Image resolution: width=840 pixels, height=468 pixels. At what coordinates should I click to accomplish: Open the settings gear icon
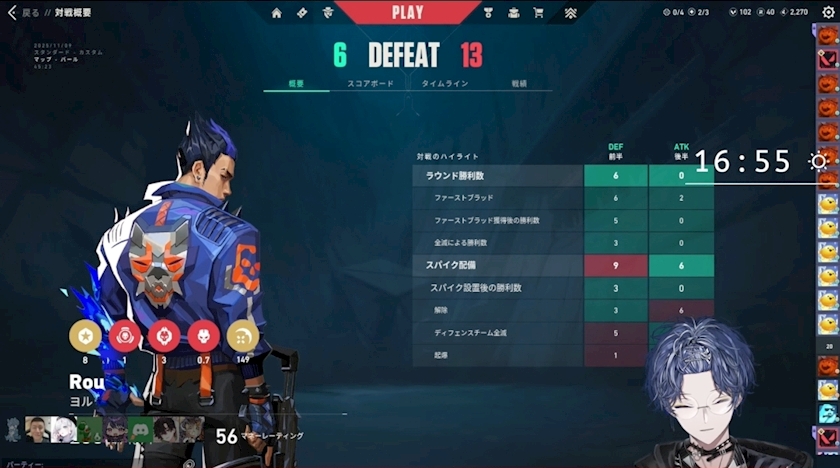827,12
